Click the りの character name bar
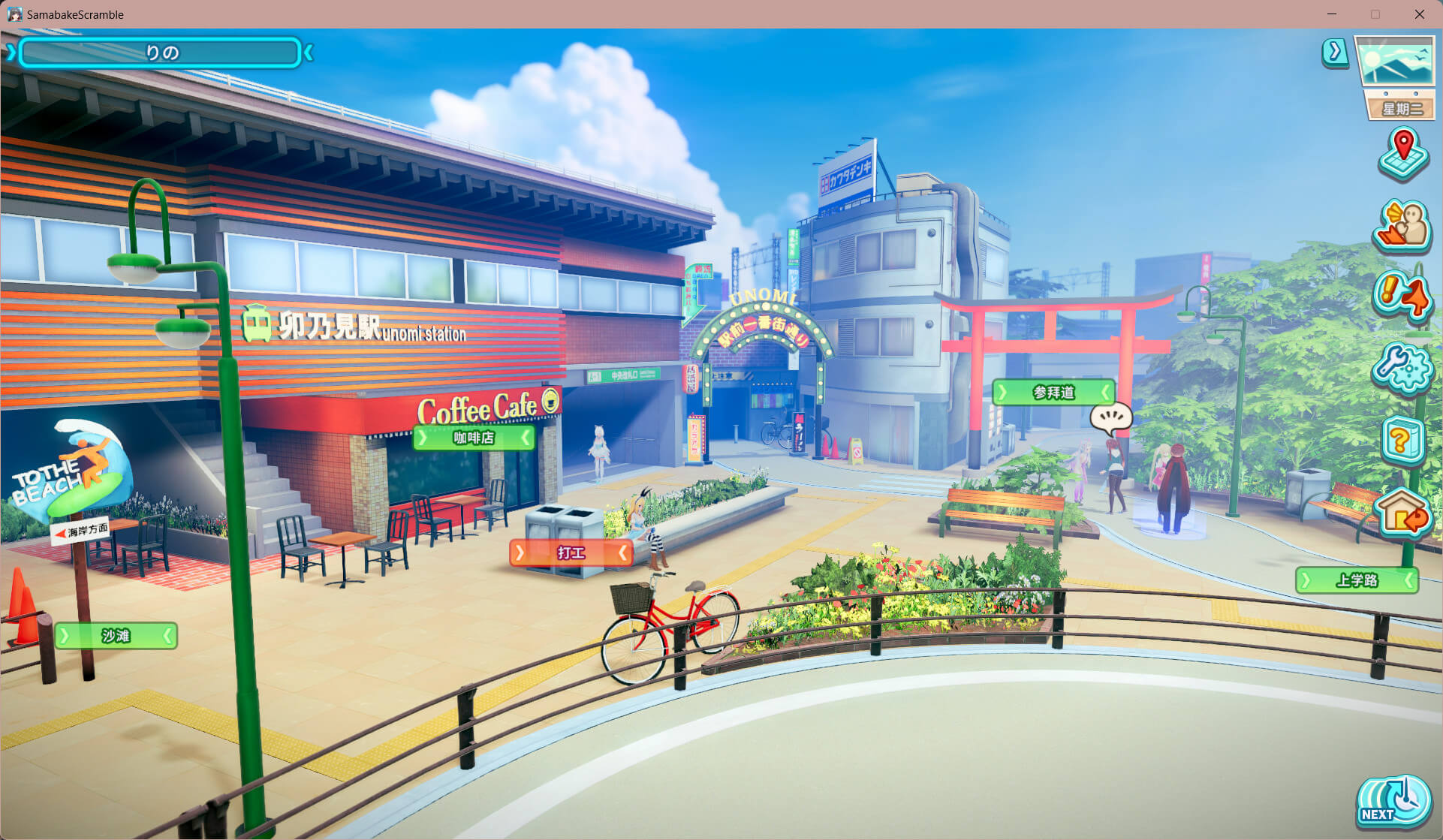This screenshot has width=1443, height=840. click(x=160, y=53)
